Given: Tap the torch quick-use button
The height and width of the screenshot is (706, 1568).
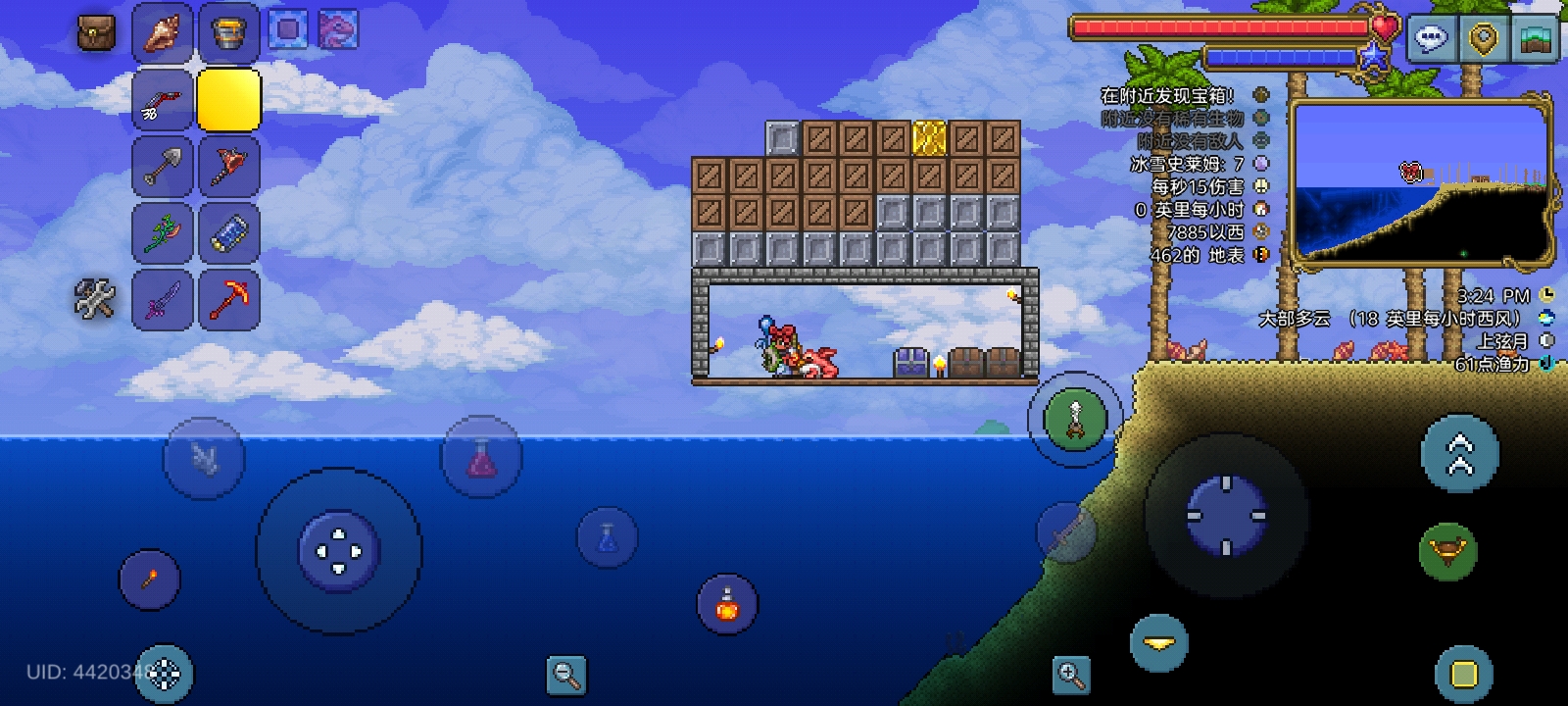Looking at the screenshot, I should click(x=150, y=580).
